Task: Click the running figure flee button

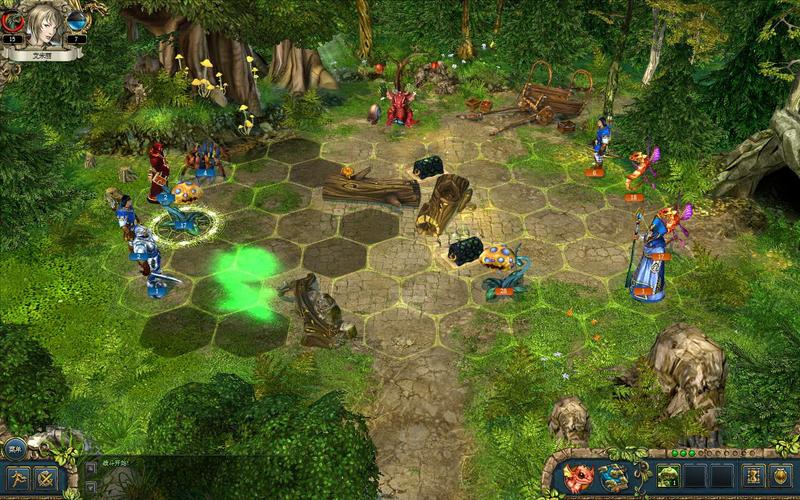Action: (17, 478)
